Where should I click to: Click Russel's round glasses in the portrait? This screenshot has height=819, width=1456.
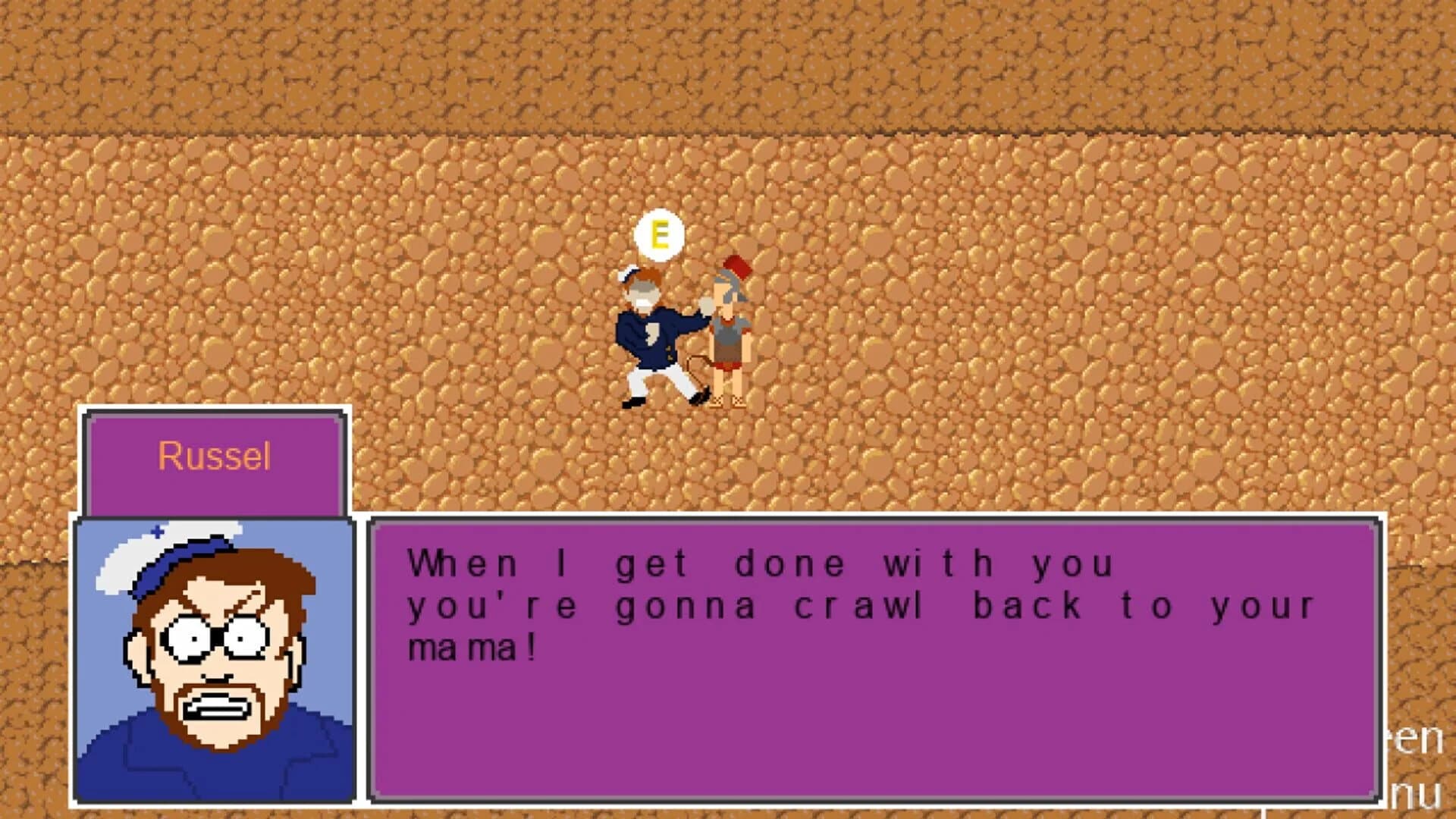coord(216,637)
